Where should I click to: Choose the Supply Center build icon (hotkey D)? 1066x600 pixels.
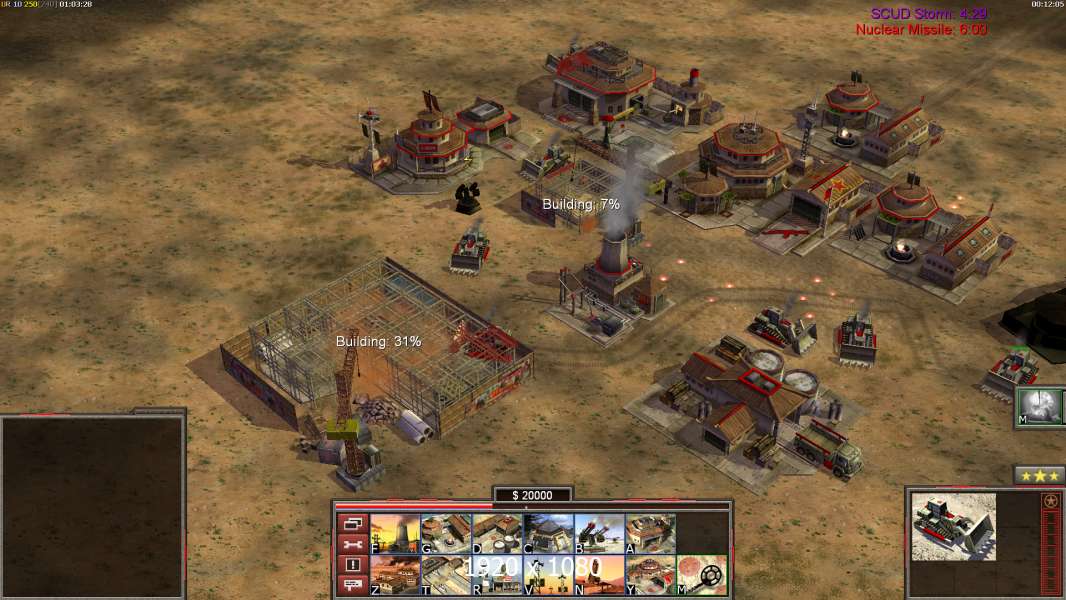[497, 534]
